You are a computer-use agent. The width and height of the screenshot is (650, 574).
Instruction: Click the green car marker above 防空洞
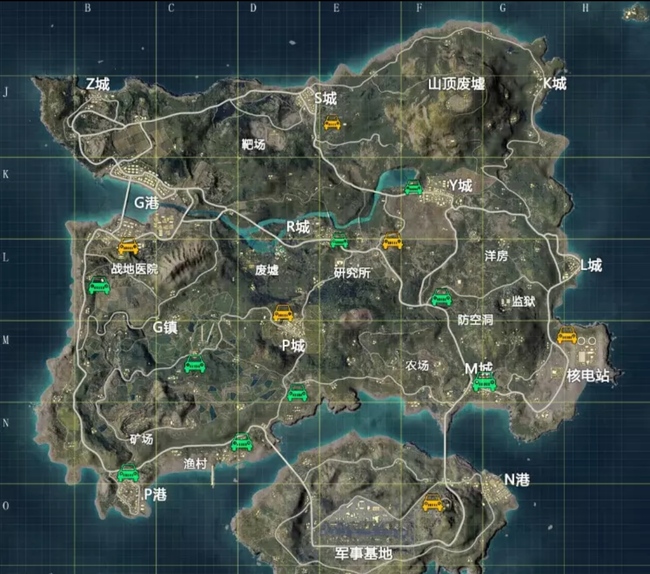tap(440, 297)
